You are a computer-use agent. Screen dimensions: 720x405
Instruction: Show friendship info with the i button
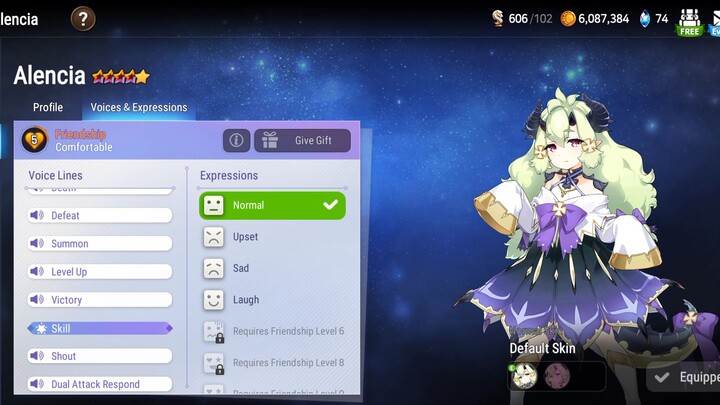point(236,141)
